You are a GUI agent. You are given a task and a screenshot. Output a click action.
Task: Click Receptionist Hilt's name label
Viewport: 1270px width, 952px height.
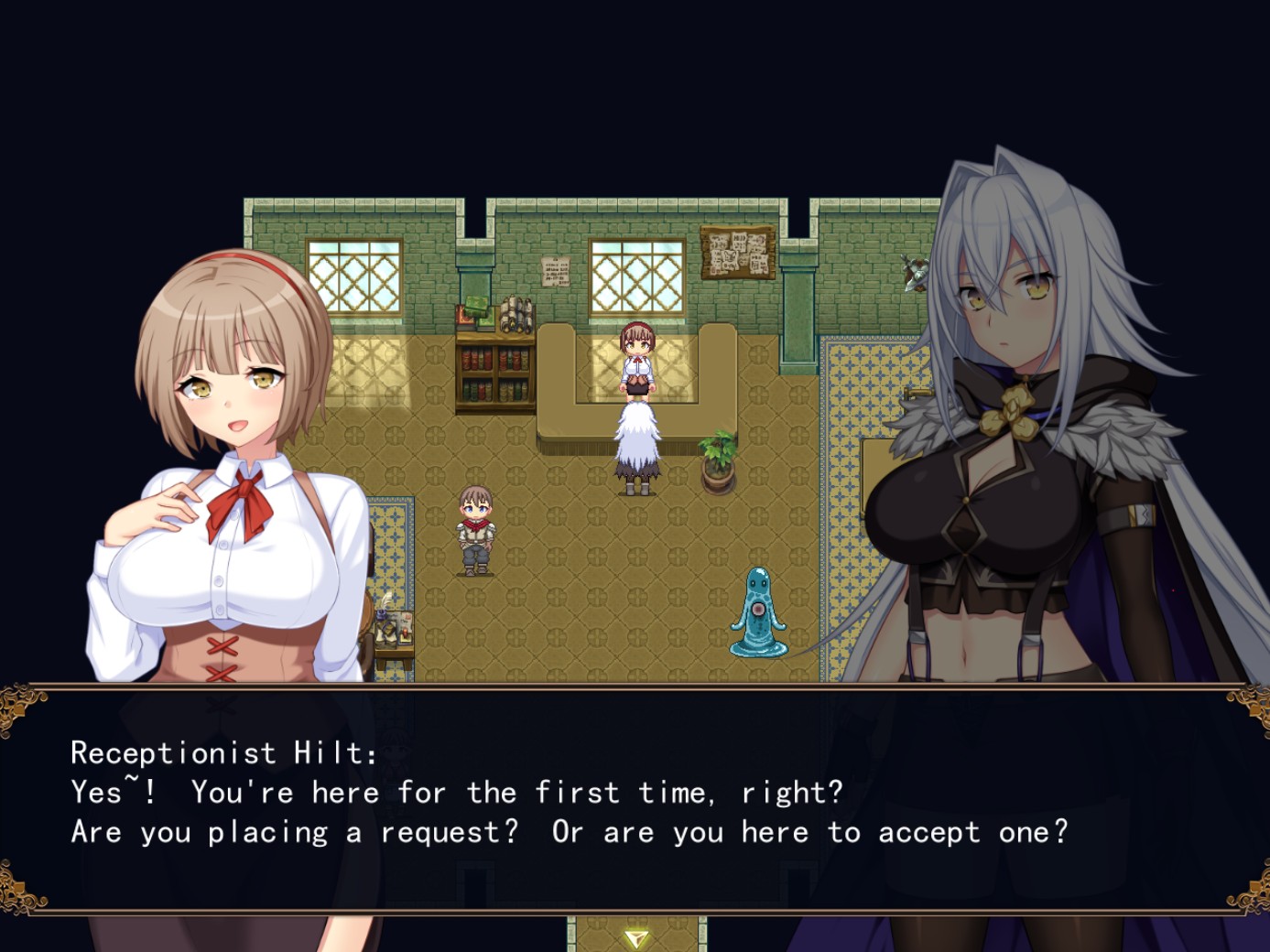click(224, 752)
